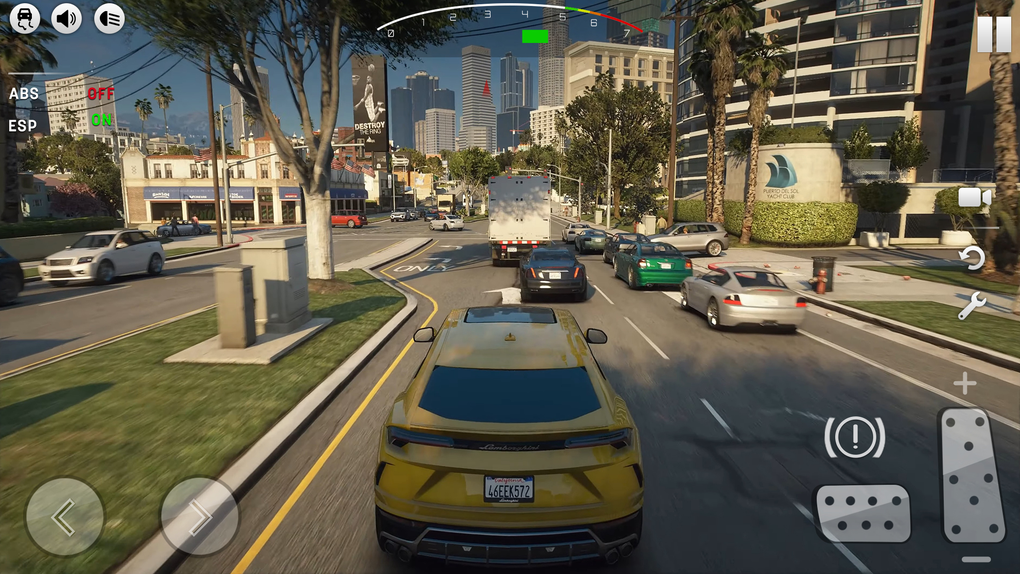1020x574 pixels.
Task: Shift up with the plus sign
Action: [964, 383]
